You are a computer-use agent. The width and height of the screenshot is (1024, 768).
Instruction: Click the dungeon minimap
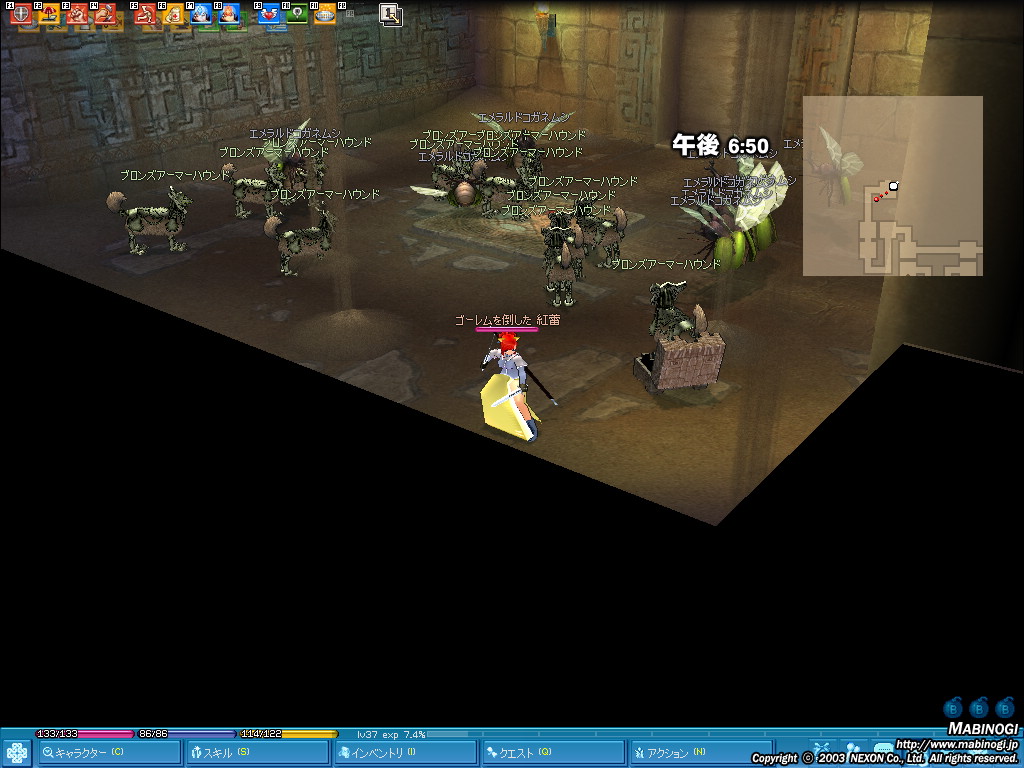click(892, 186)
